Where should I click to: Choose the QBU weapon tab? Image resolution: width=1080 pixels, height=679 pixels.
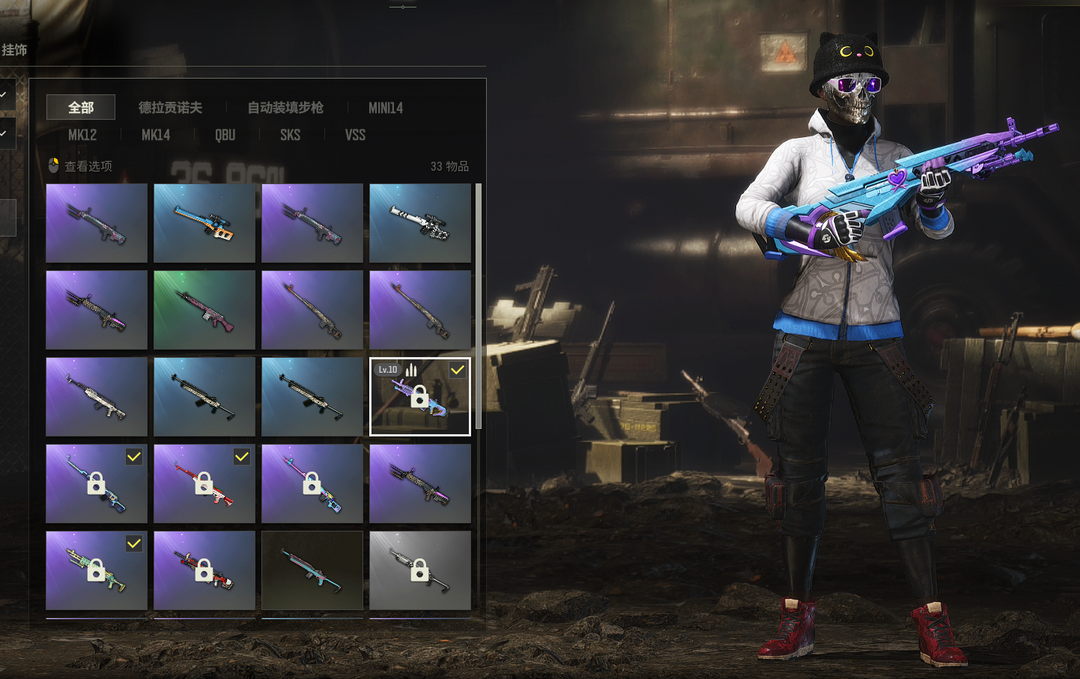tap(225, 134)
